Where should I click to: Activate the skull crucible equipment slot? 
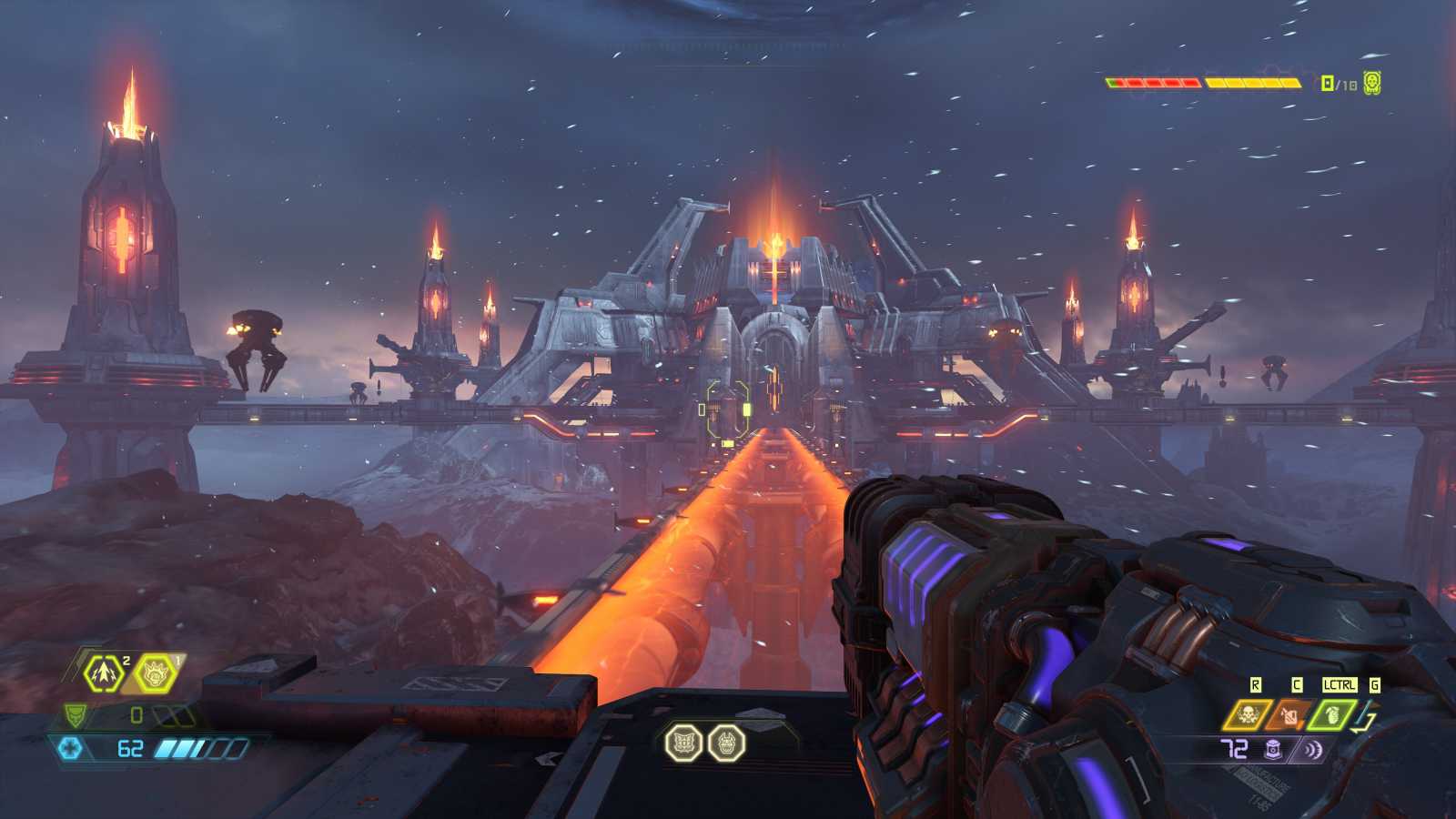(x=1244, y=714)
